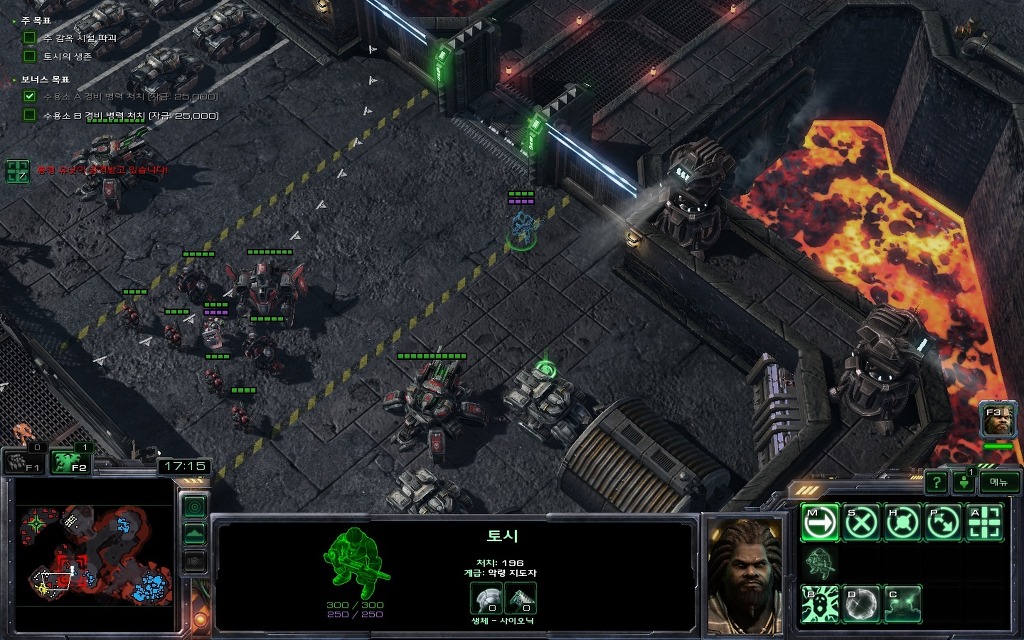Toggle the minimap terrain view button
The image size is (1024, 640).
[194, 534]
